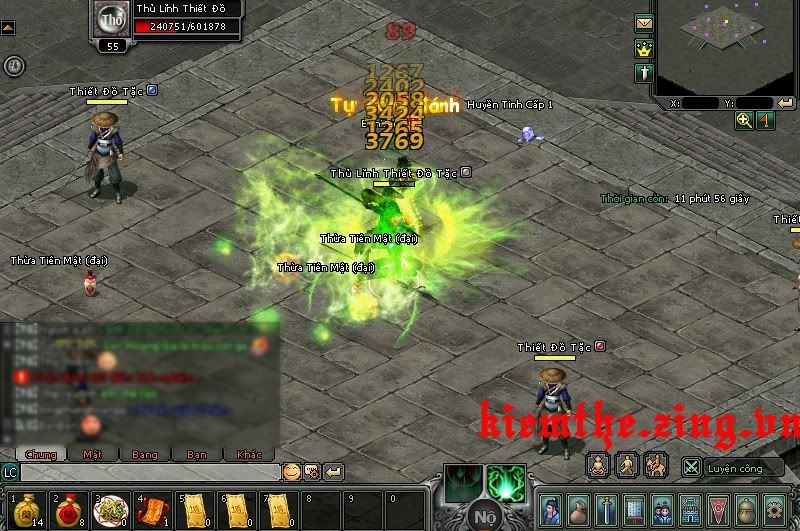Open the Mật chat tab

click(x=93, y=454)
